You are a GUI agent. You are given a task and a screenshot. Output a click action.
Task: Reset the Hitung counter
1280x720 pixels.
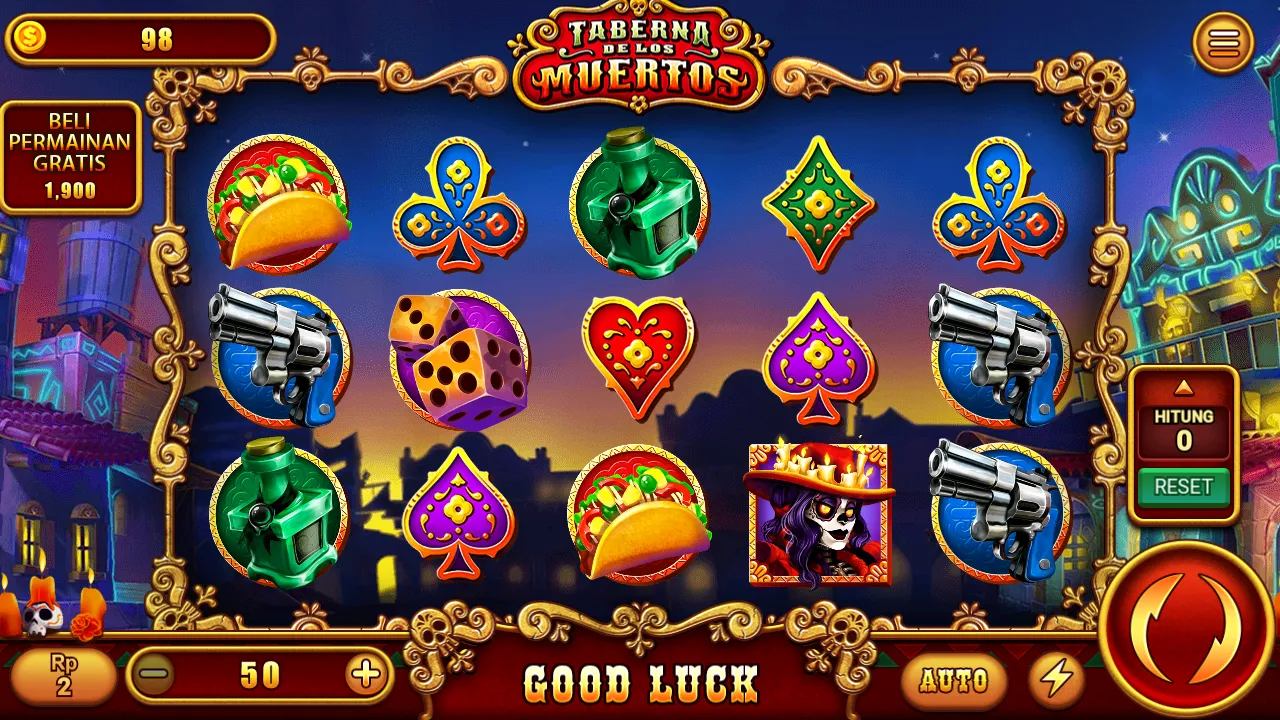coord(1184,487)
